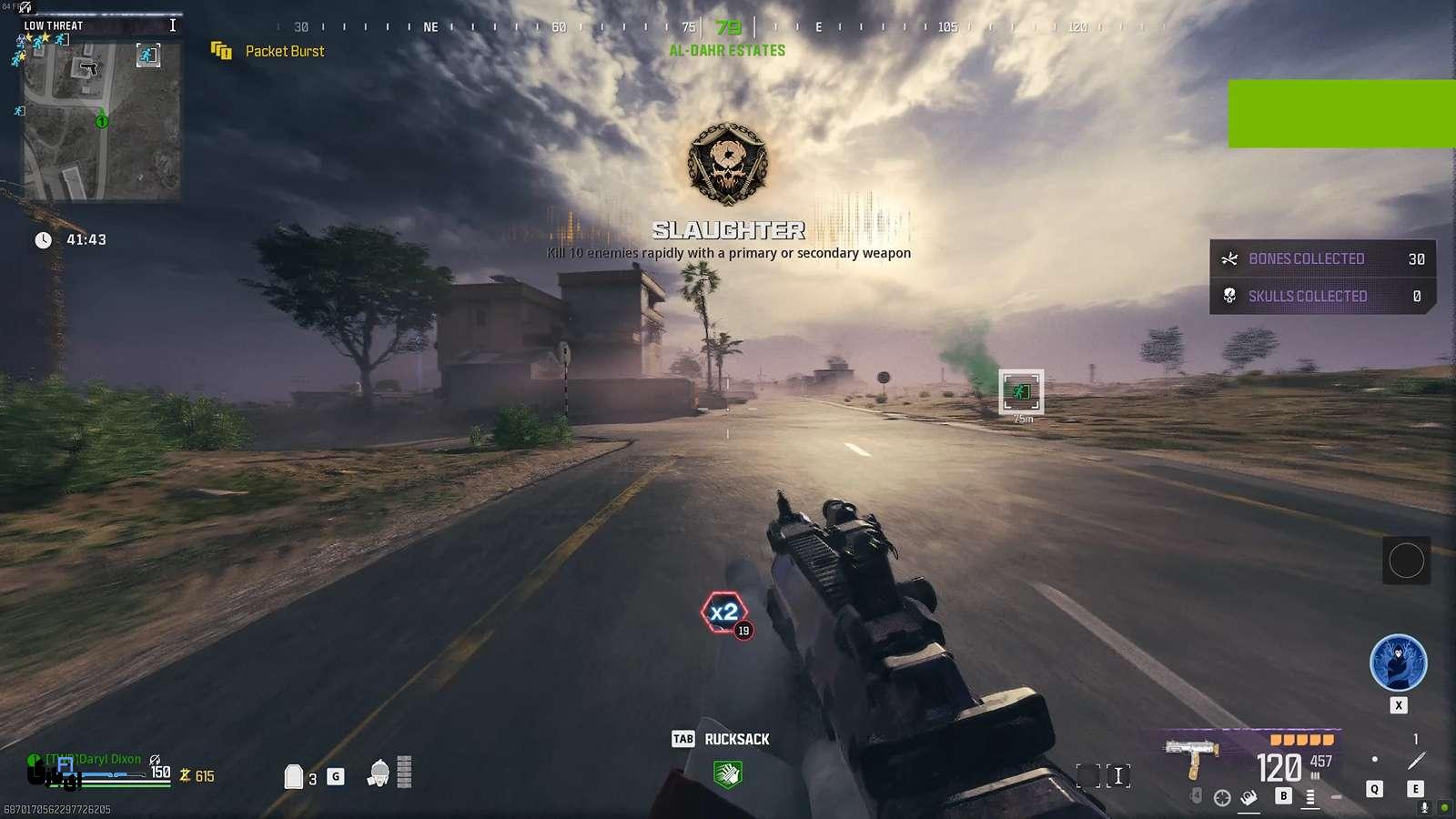Choose the throwing knife lethal equipment icon

[x=1416, y=762]
